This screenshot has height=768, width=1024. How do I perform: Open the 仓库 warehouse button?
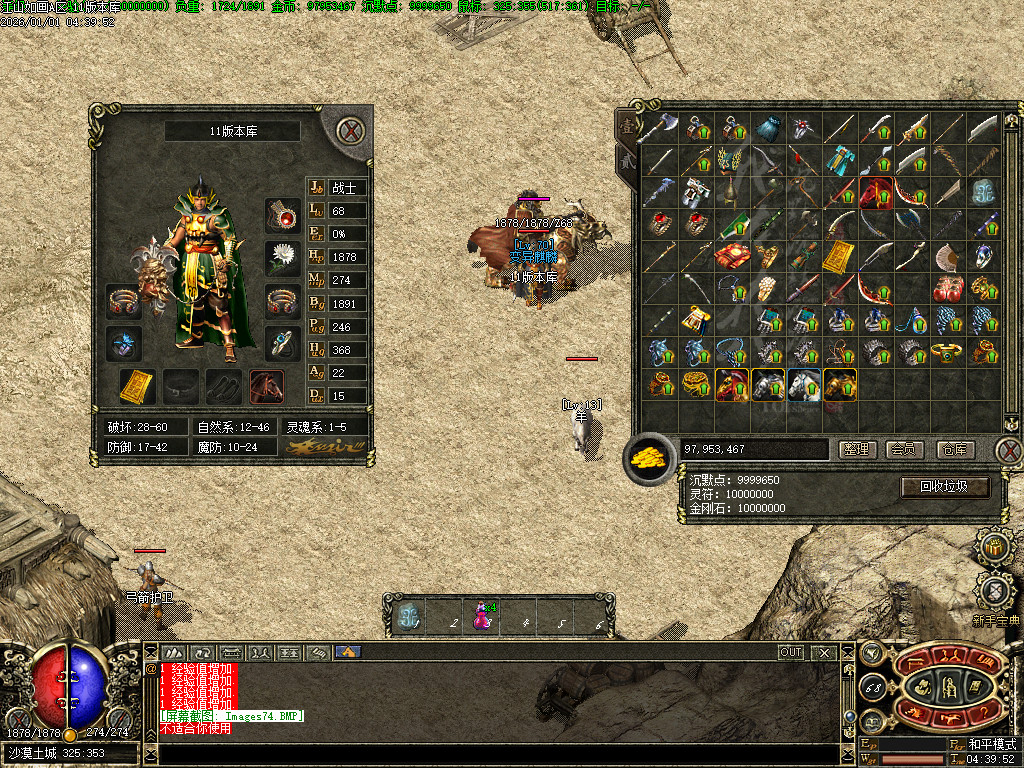click(955, 450)
